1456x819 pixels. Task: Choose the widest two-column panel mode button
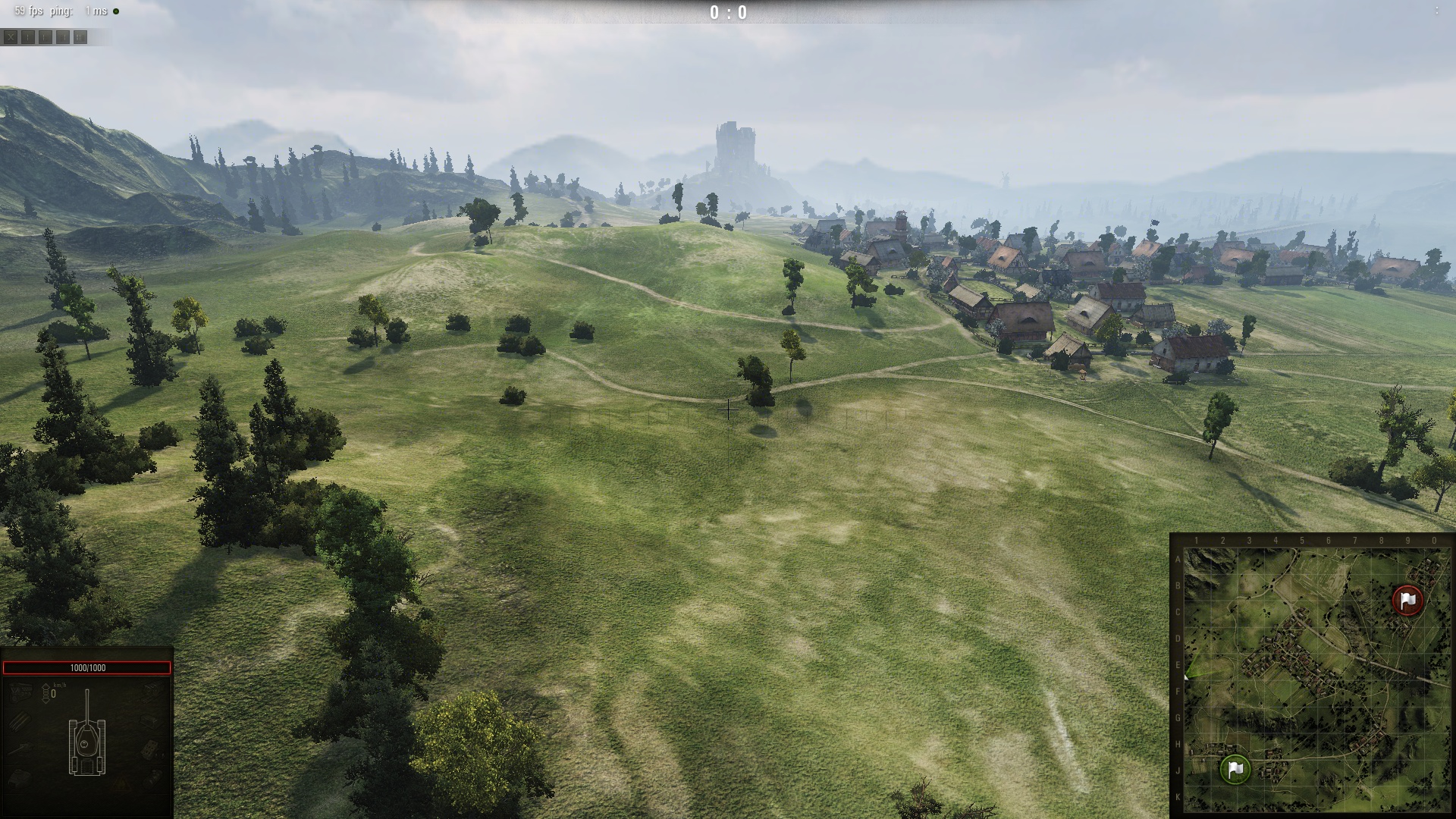pyautogui.click(x=80, y=36)
